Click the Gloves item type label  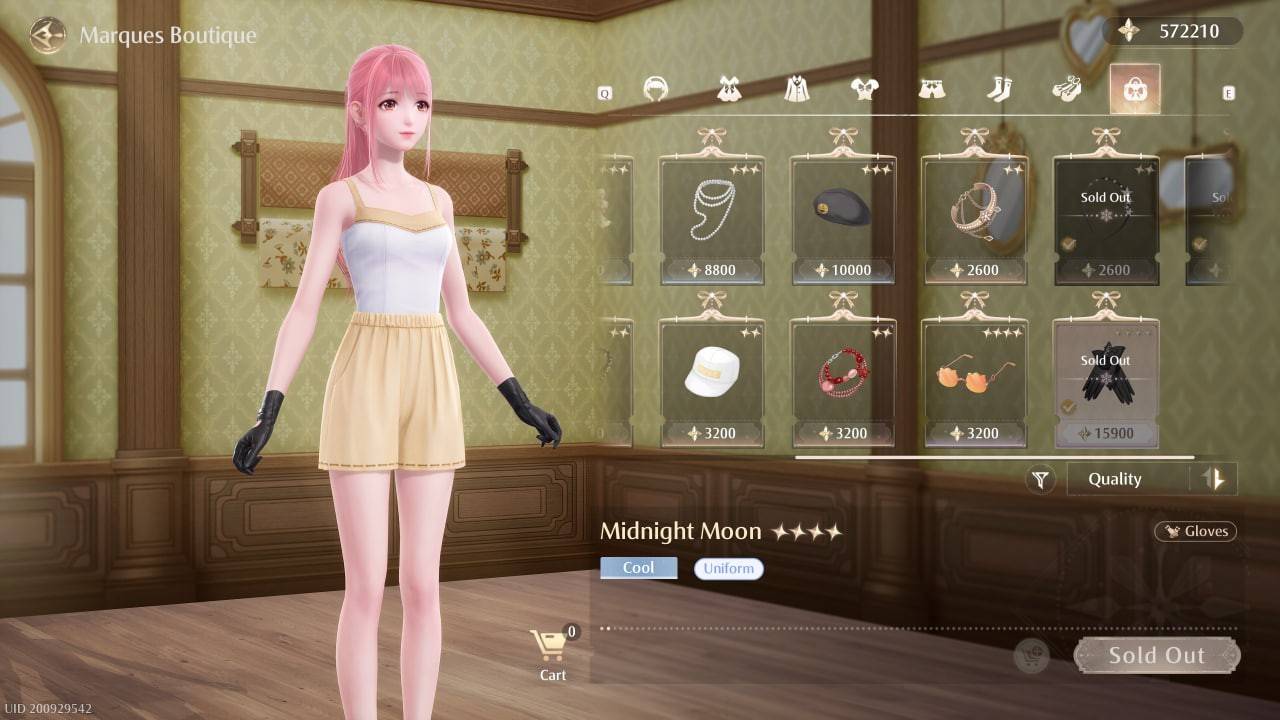click(1196, 531)
